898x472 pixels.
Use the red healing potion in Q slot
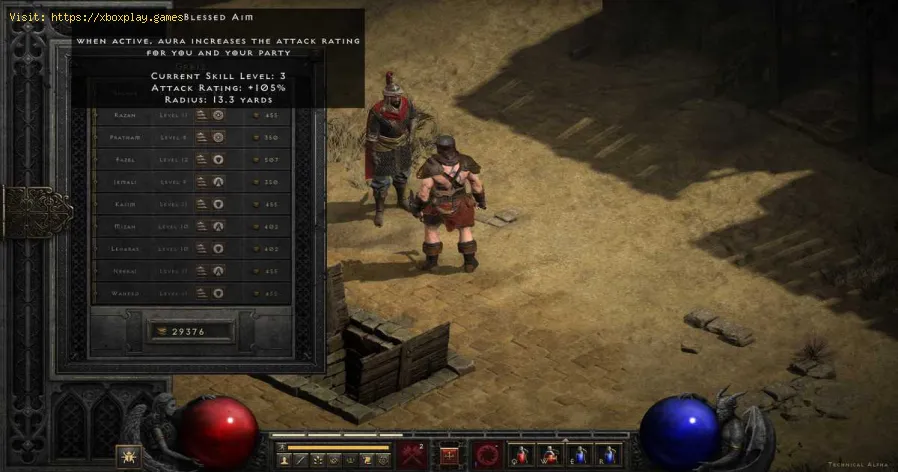(522, 457)
